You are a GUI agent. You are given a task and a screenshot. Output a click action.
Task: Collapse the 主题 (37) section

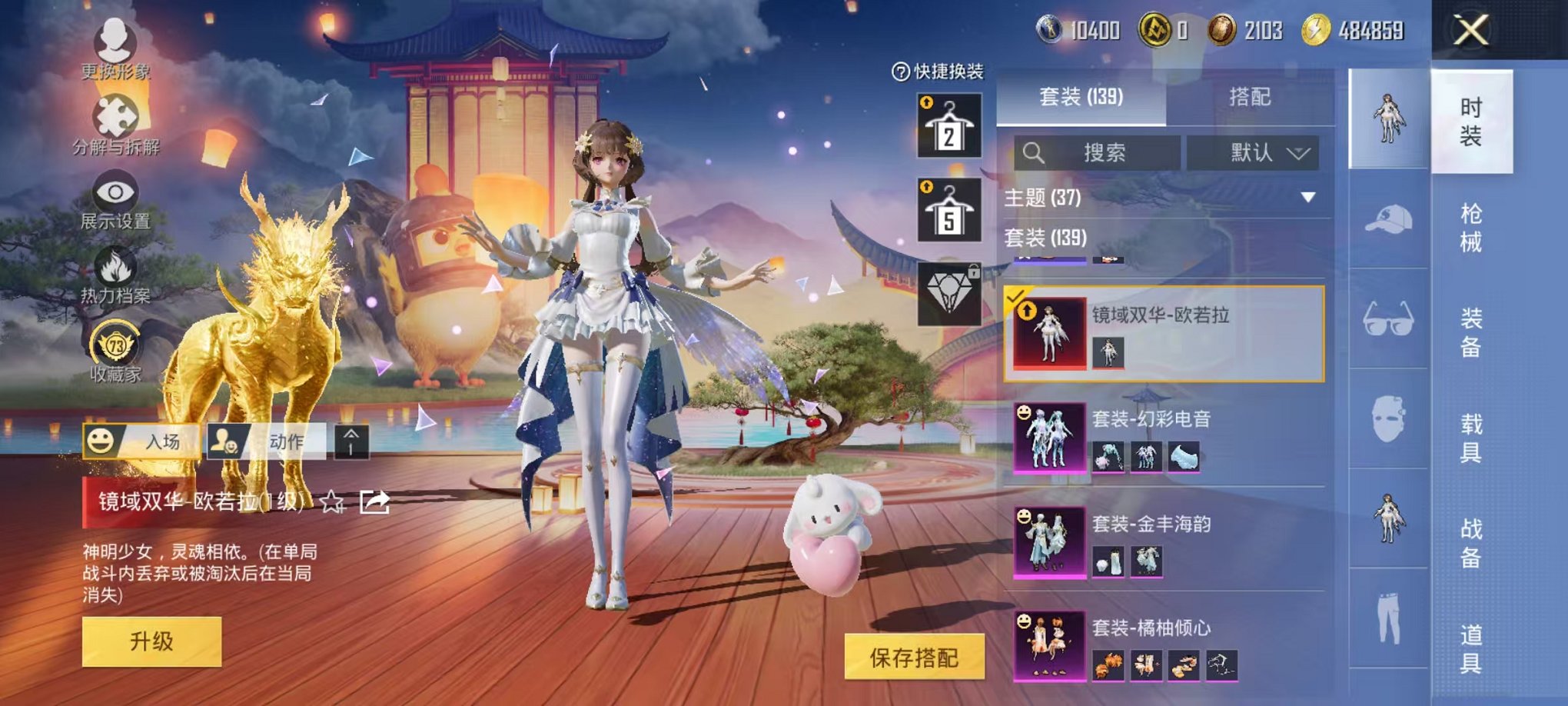pos(1307,198)
